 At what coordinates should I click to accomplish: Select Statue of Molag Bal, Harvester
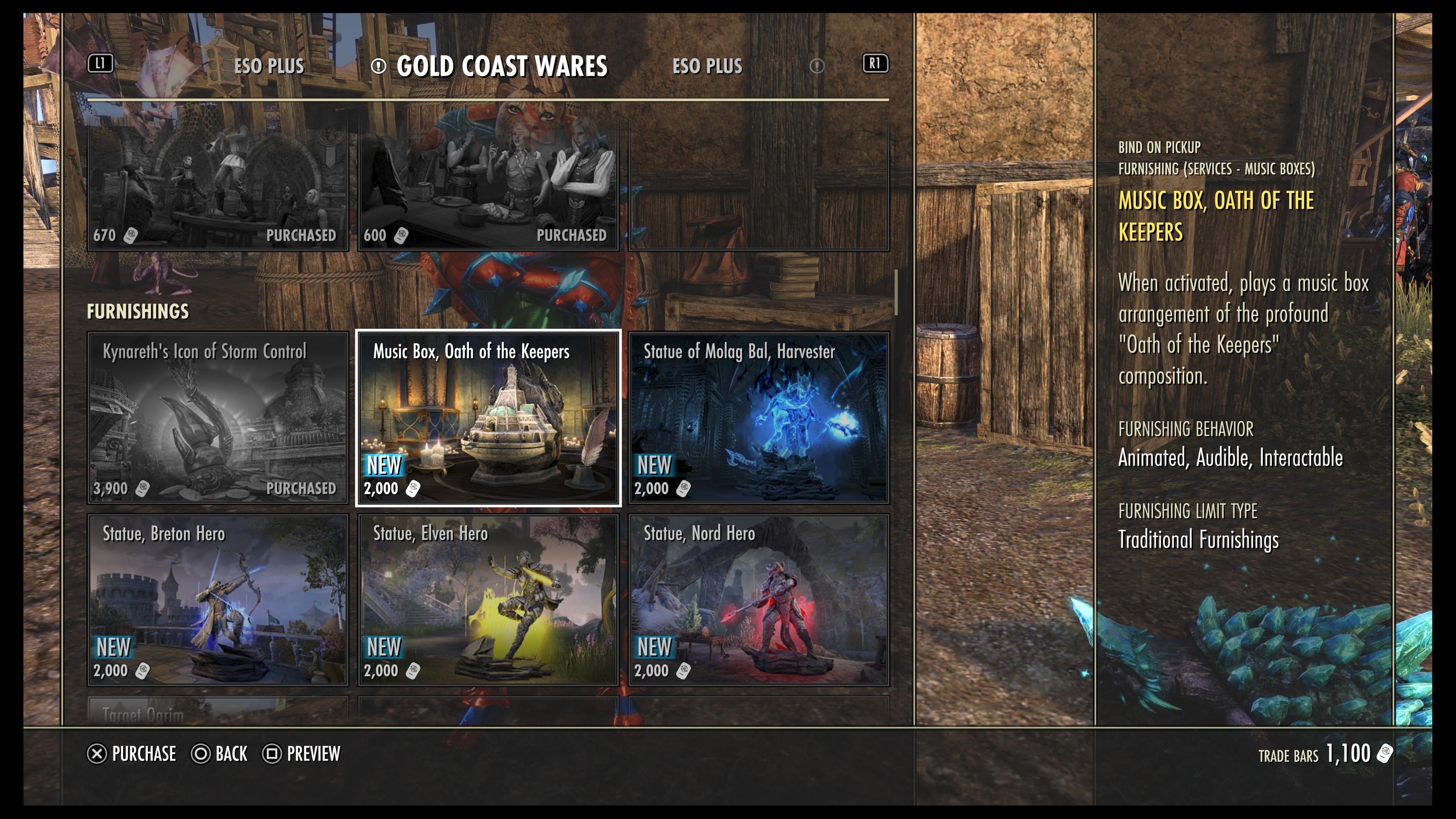[758, 418]
